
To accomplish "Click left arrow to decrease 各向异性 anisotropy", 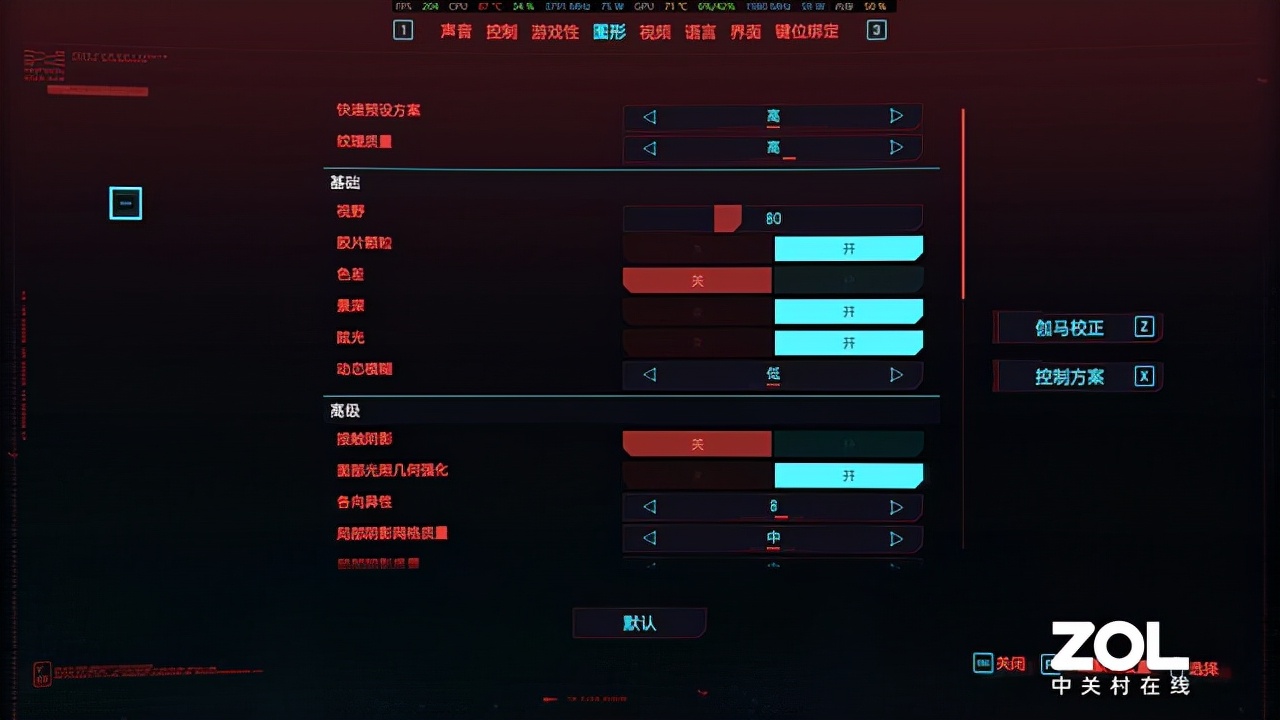I will (x=647, y=507).
